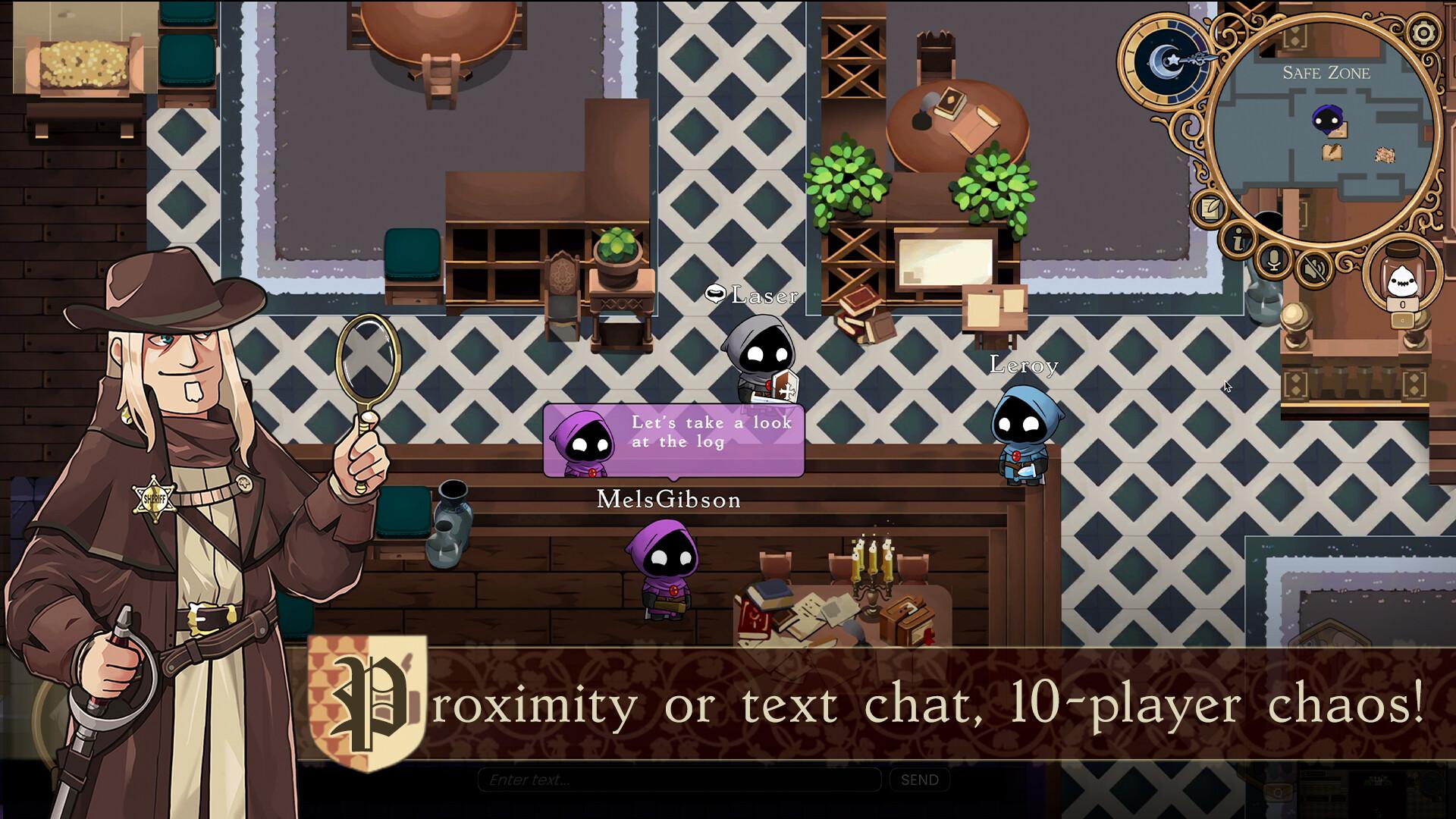Send the chat message with SEND
Image resolution: width=1456 pixels, height=819 pixels.
pos(919,780)
